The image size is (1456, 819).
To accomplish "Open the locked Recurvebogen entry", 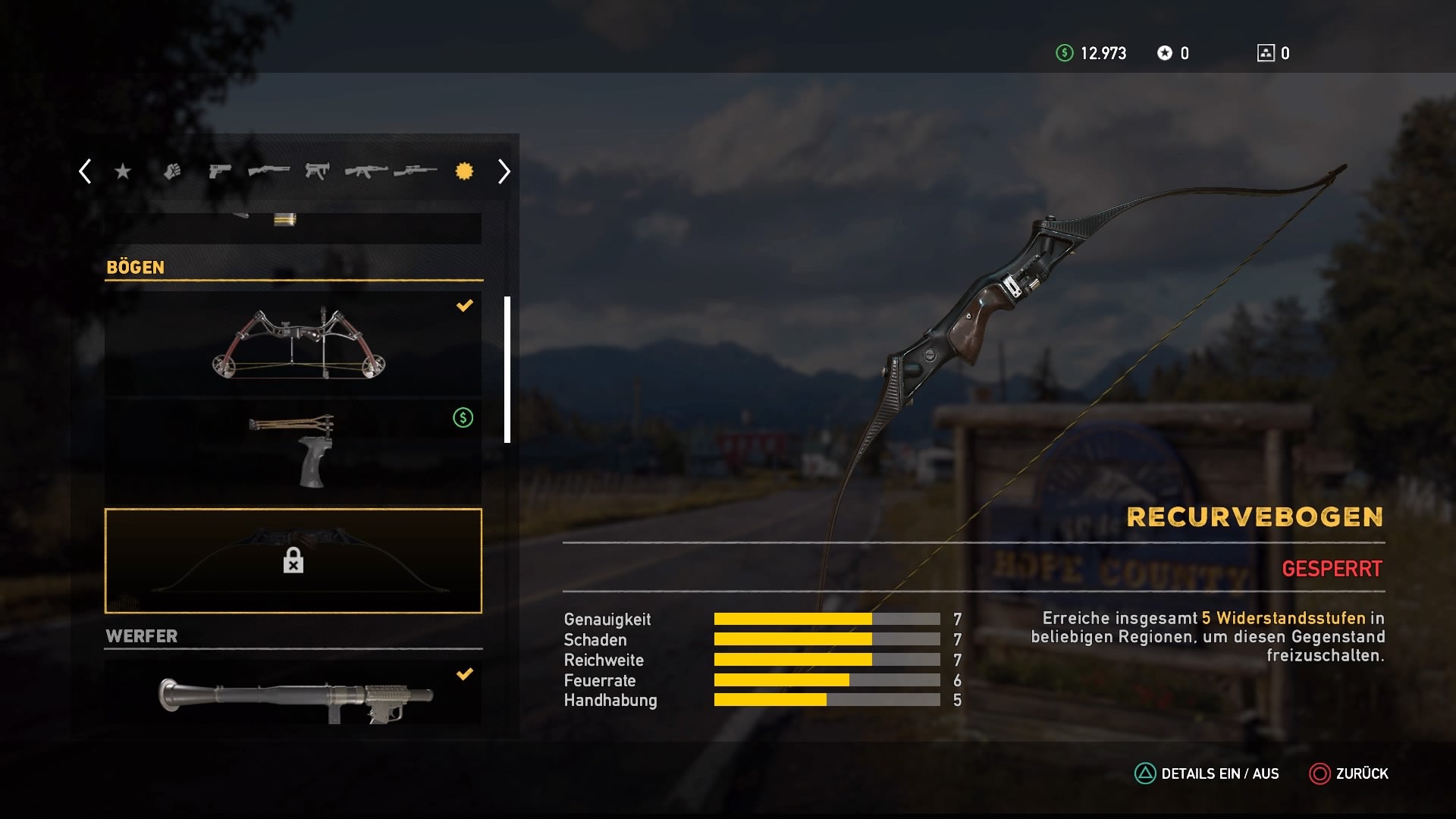I will [294, 561].
